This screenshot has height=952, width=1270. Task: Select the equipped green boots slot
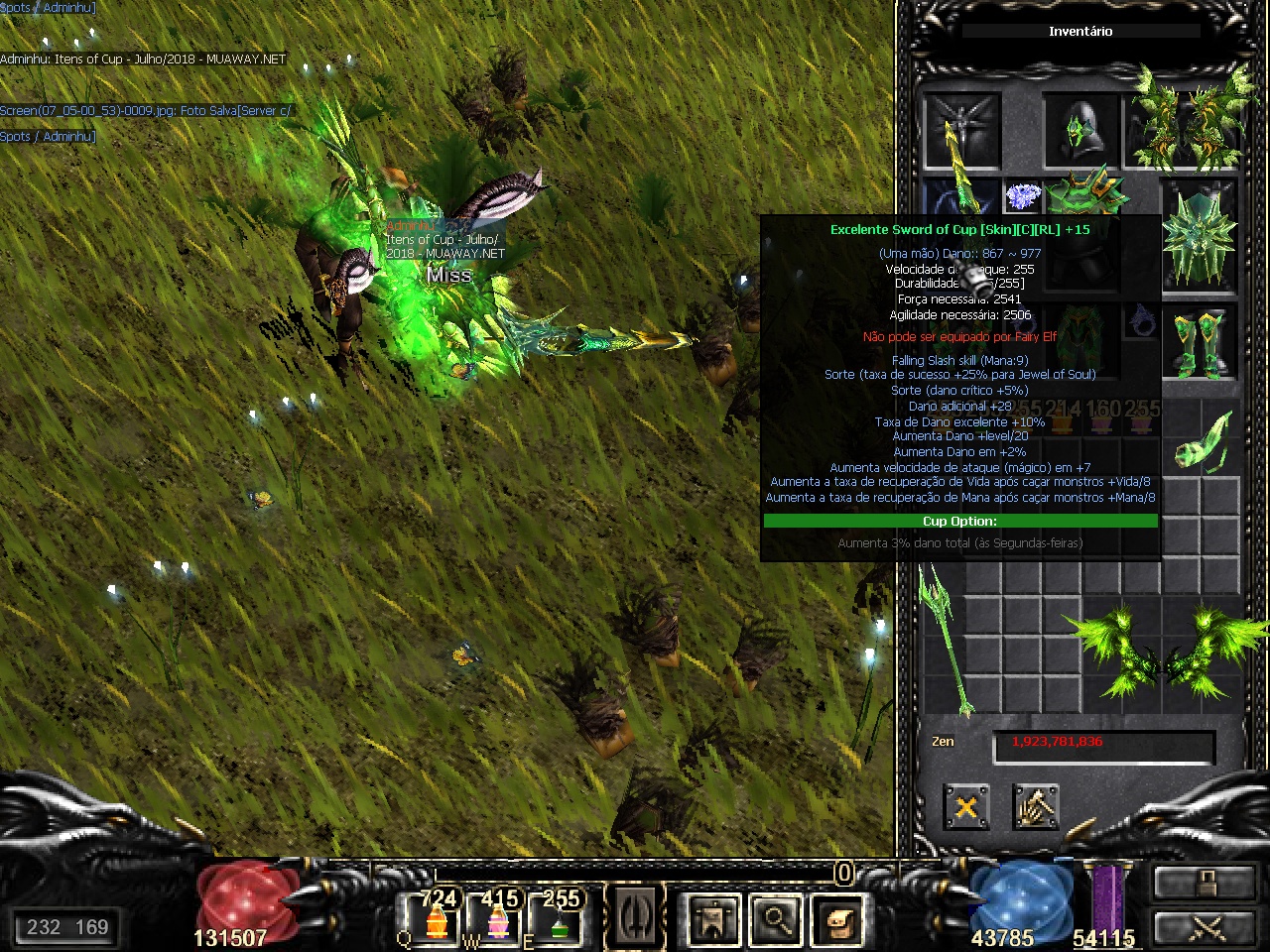1199,344
